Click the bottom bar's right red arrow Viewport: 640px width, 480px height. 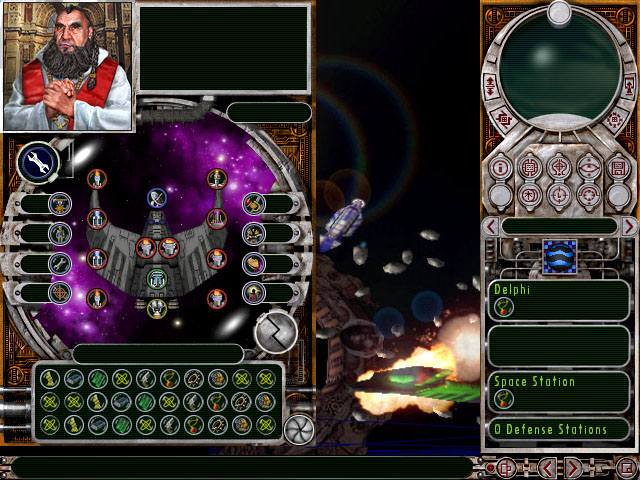tap(573, 467)
